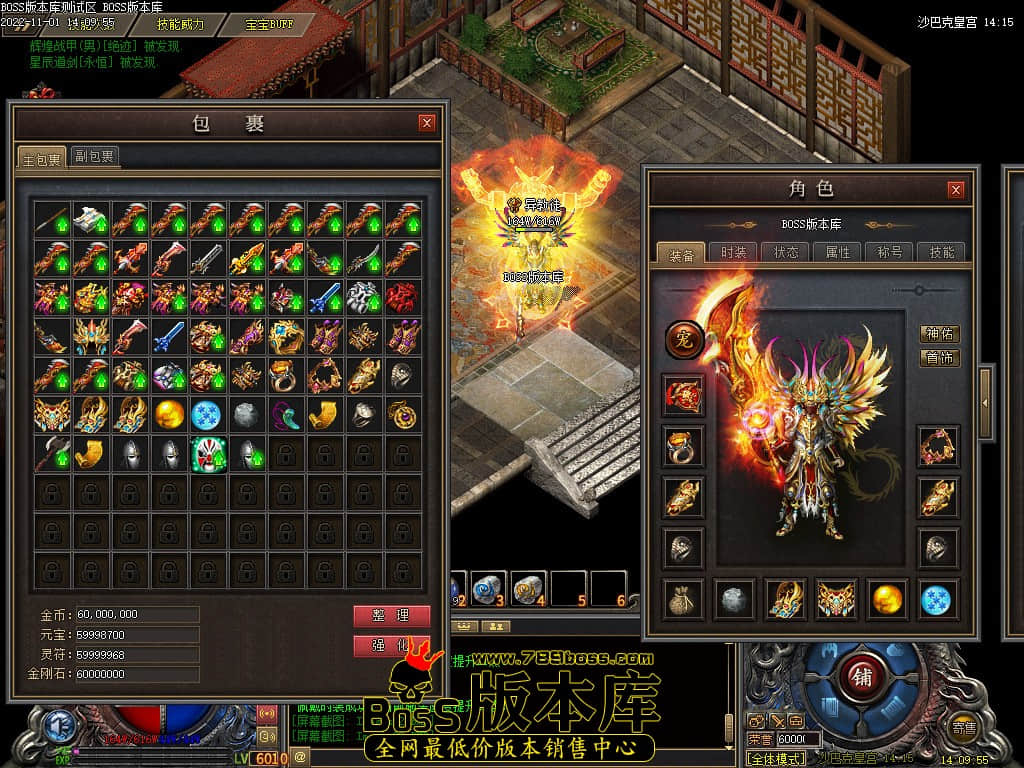Switch to the 副包裹 tab
This screenshot has height=768, width=1024.
coord(95,156)
